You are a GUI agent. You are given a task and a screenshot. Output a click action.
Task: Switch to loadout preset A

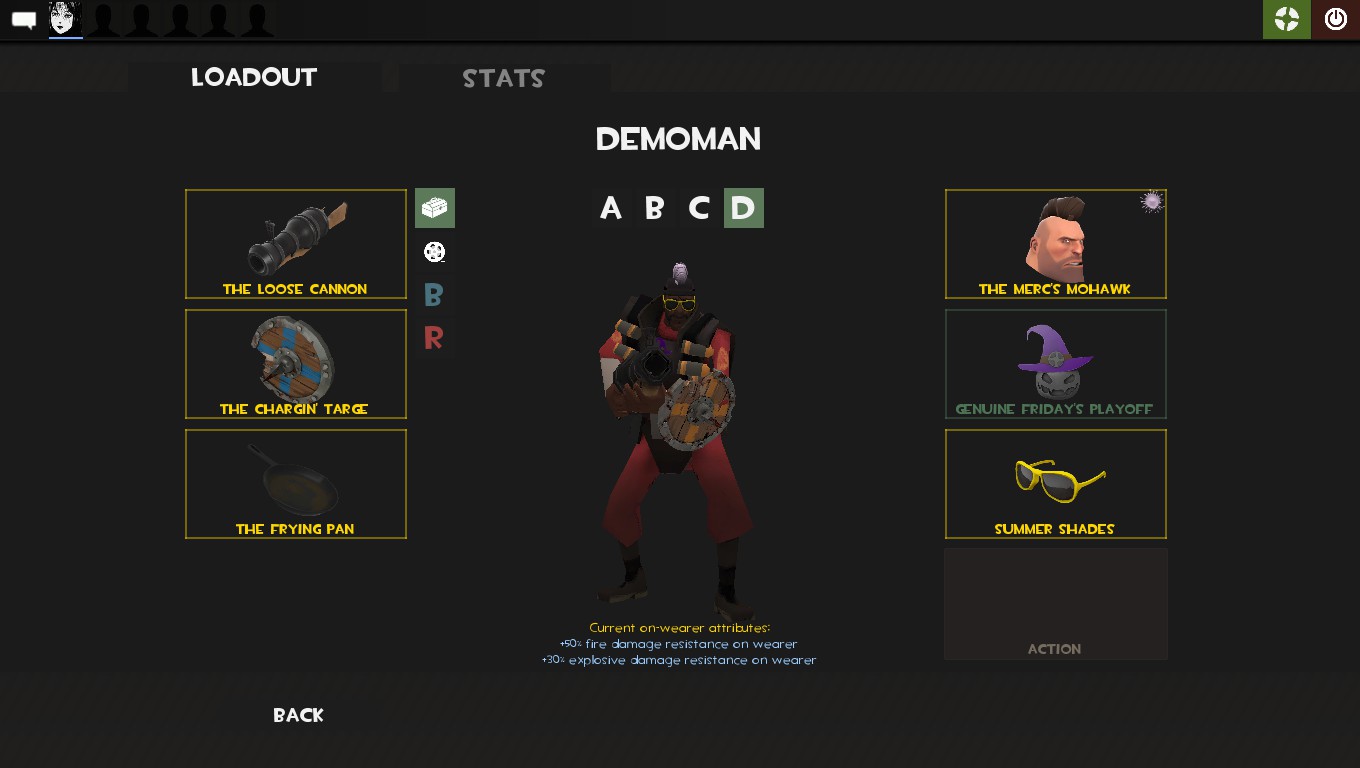click(610, 208)
